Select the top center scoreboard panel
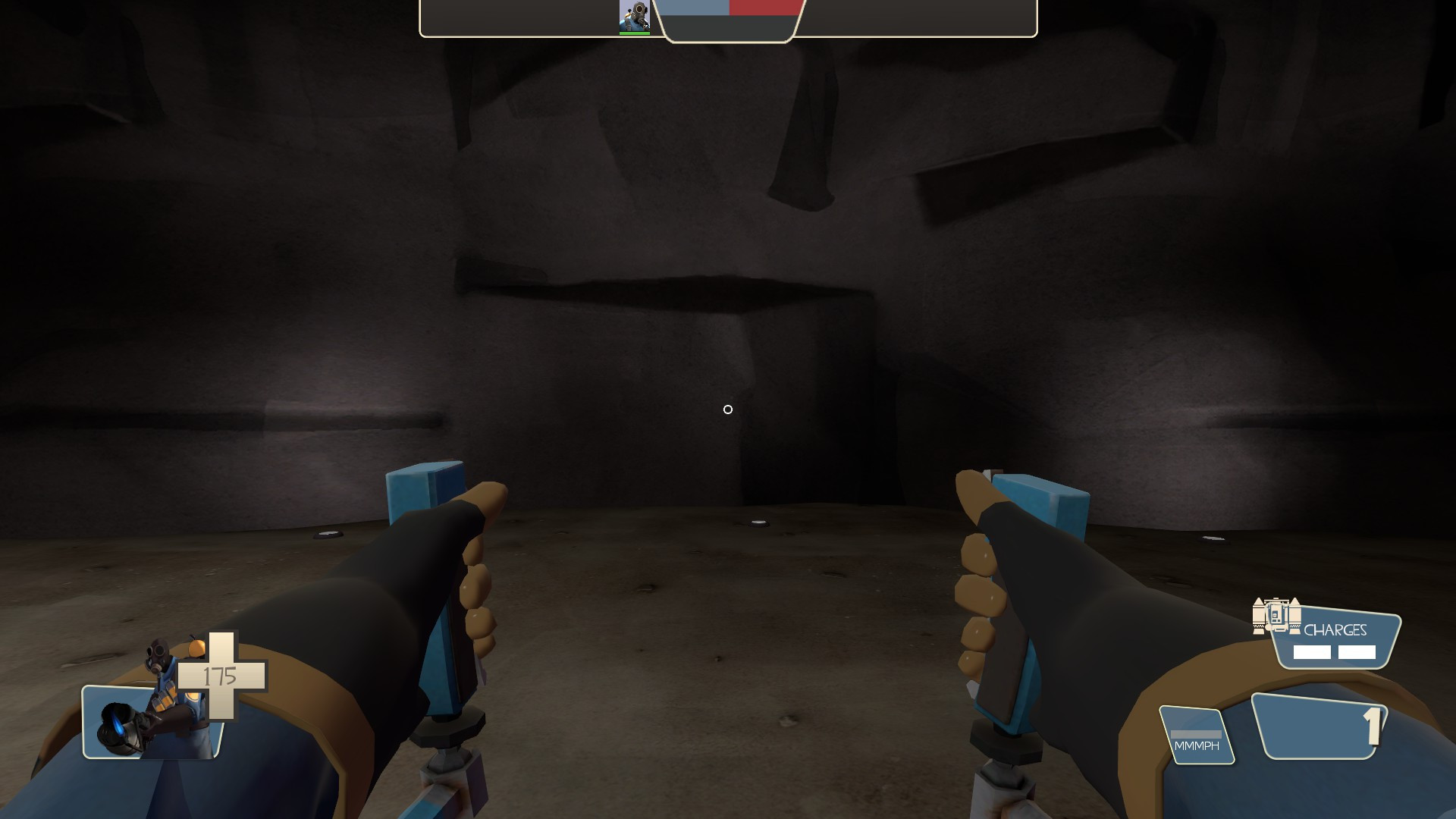This screenshot has width=1456, height=819. click(730, 23)
